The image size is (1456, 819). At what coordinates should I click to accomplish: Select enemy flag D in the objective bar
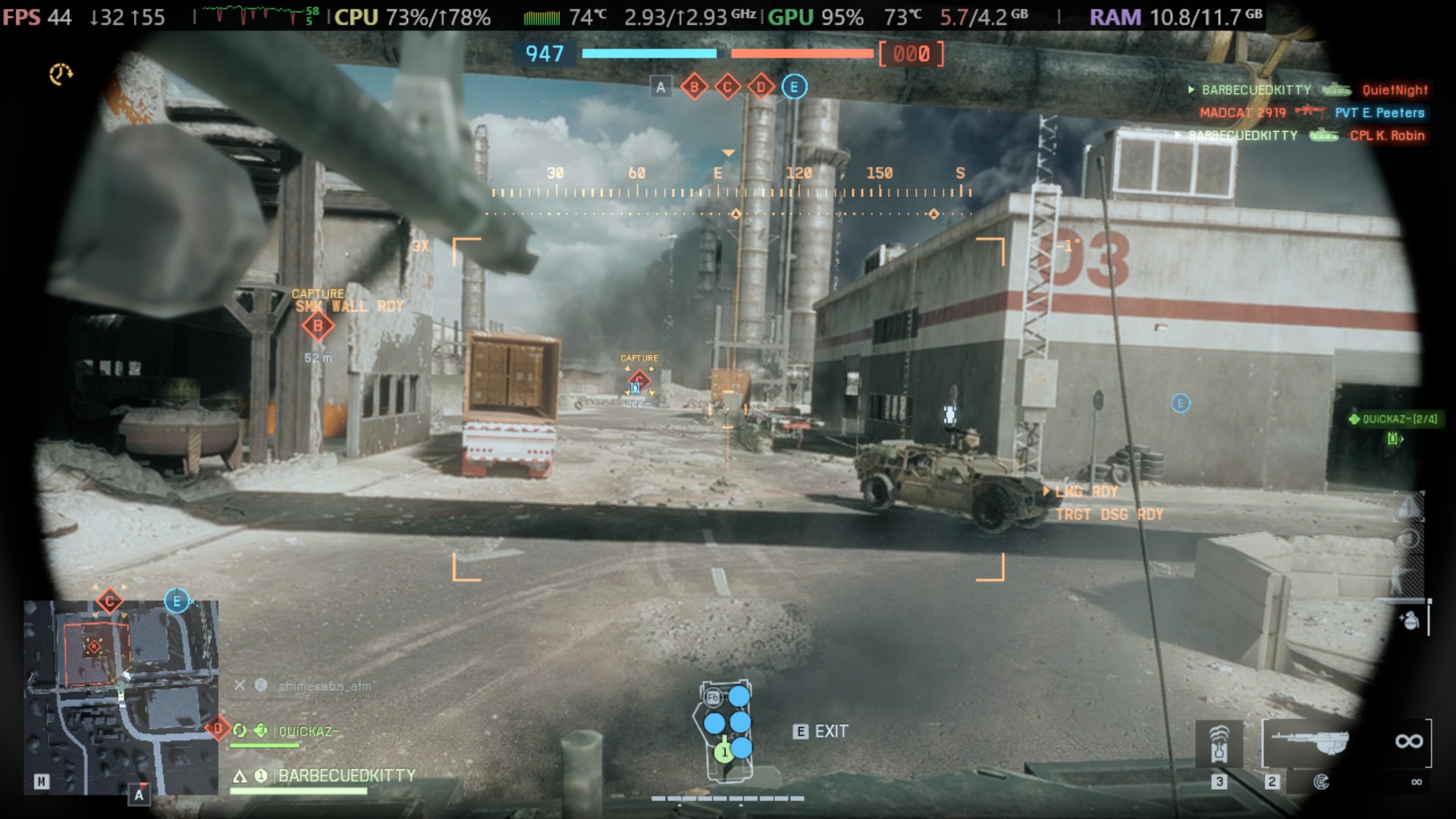761,87
